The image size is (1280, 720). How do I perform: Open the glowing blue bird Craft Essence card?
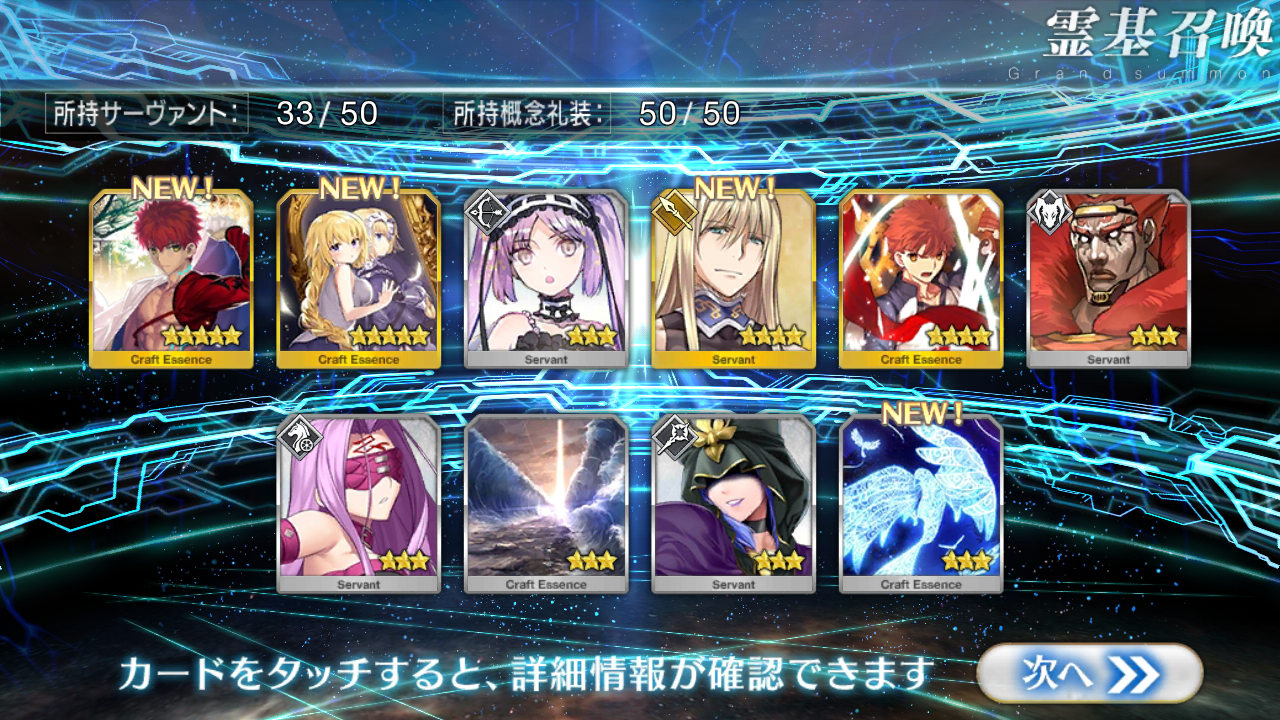(x=921, y=503)
